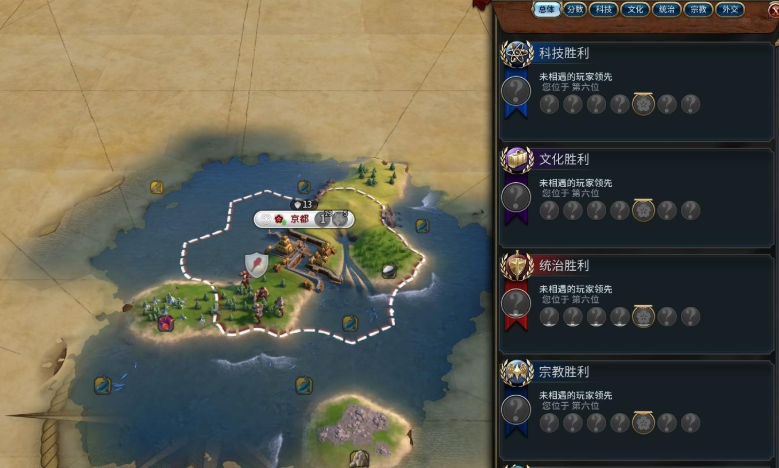Open the 分数 score tab

pyautogui.click(x=575, y=10)
